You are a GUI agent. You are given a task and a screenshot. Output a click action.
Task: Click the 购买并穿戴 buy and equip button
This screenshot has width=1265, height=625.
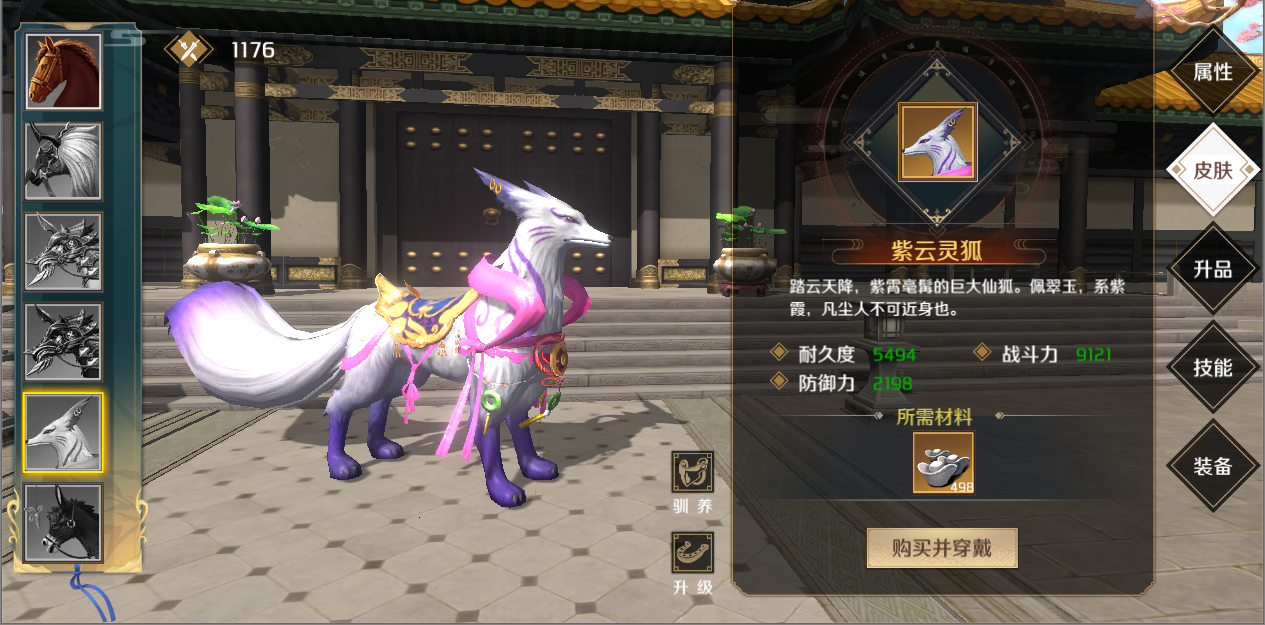(941, 548)
